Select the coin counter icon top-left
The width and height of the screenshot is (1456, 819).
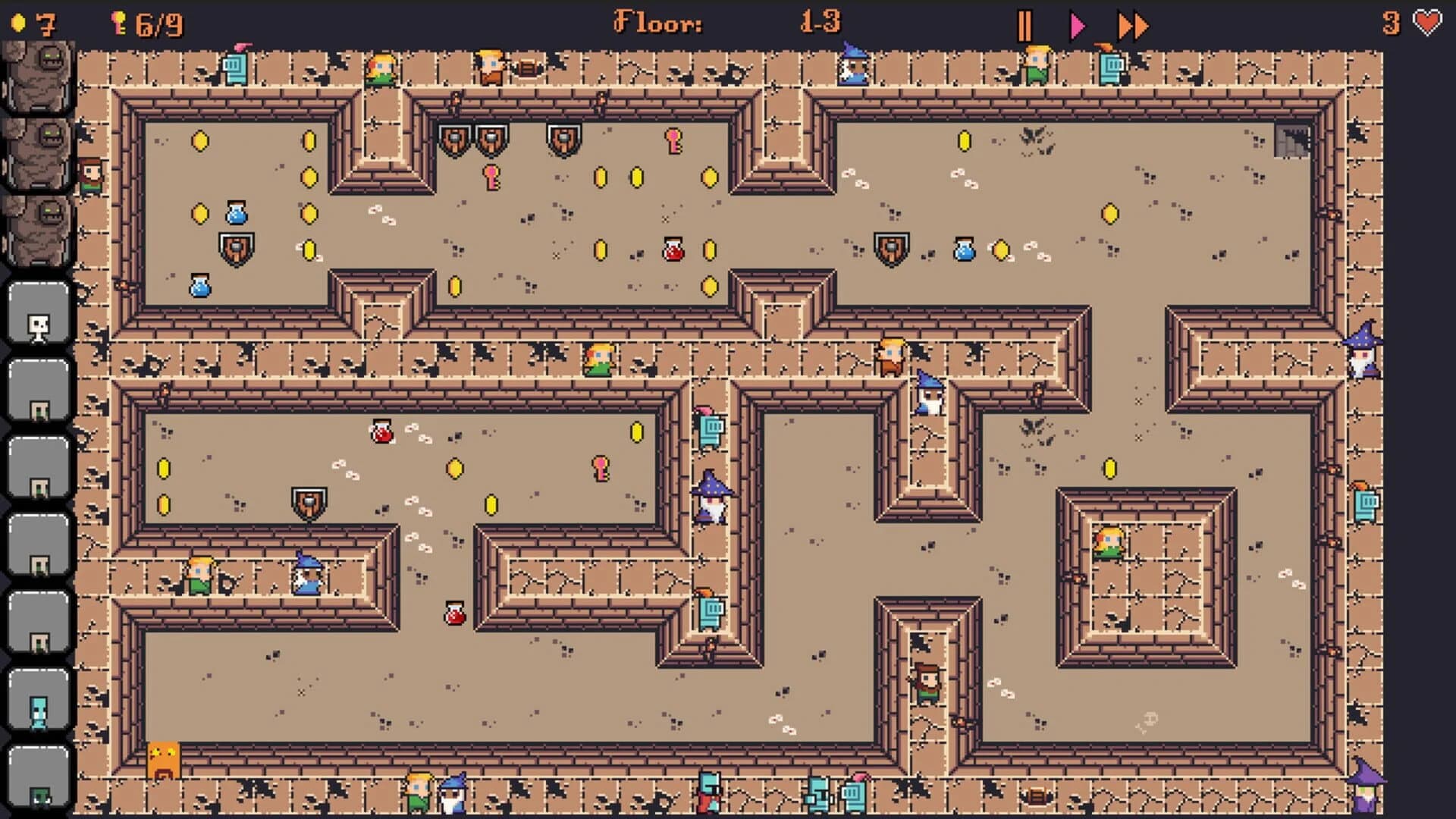[19, 24]
